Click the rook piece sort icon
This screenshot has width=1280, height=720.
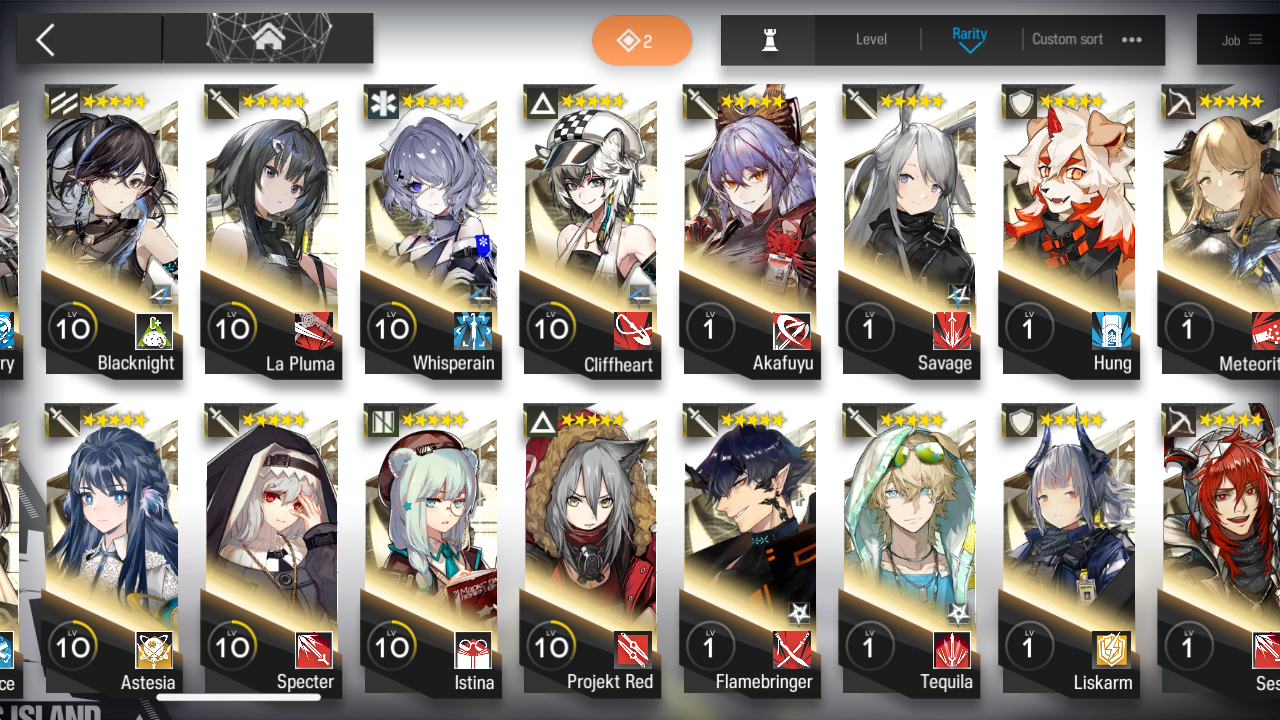767,40
